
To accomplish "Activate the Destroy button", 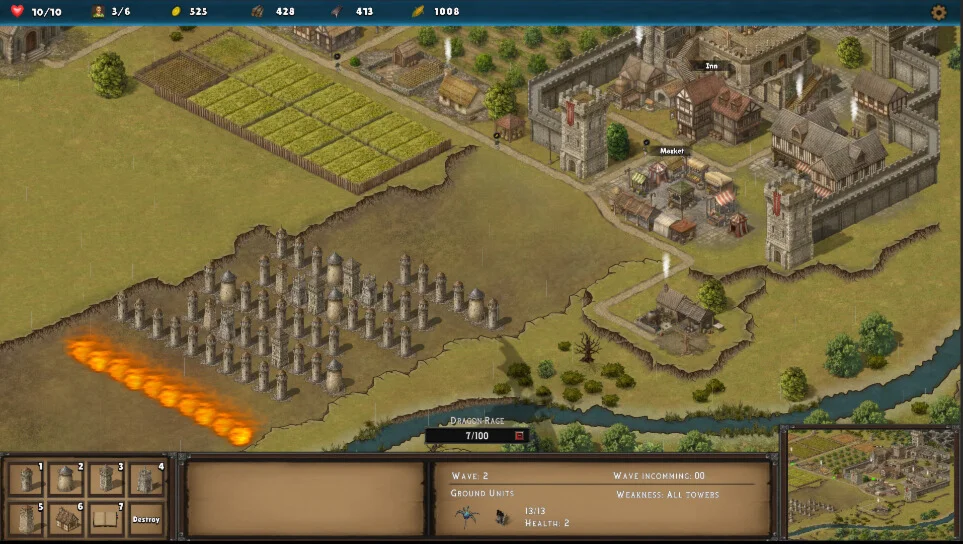I will 146,518.
